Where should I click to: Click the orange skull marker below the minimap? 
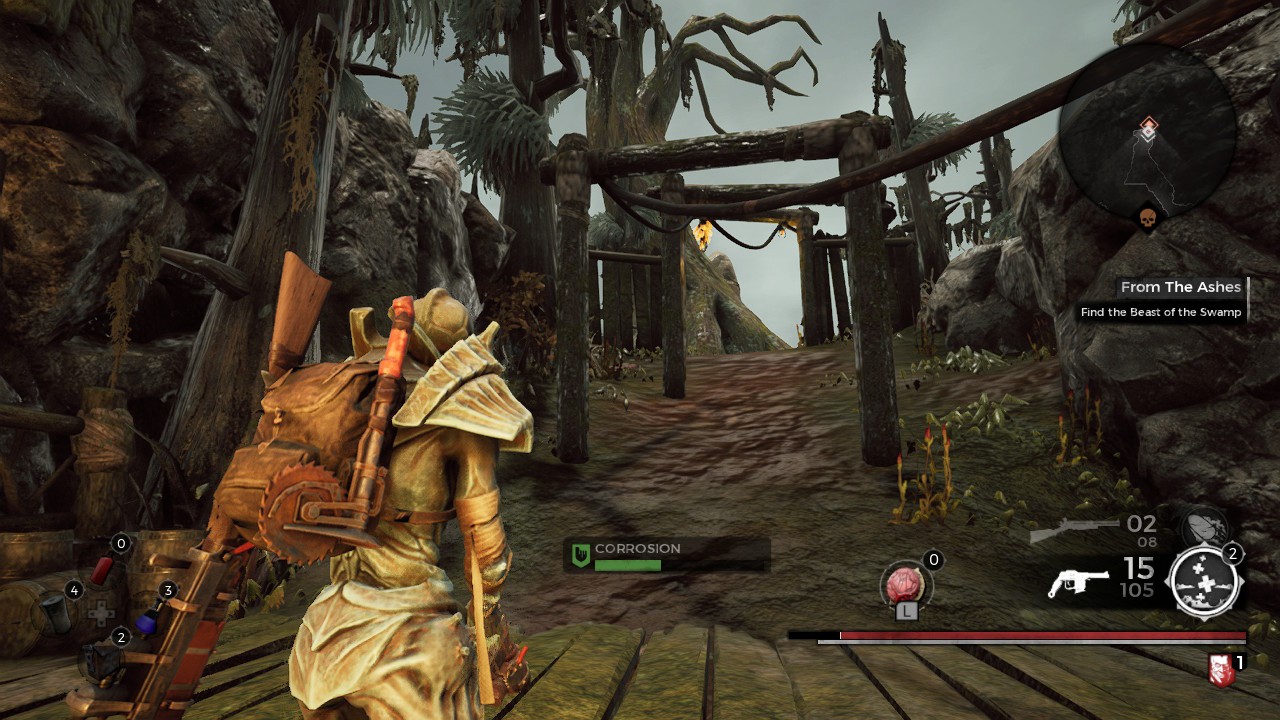1147,217
